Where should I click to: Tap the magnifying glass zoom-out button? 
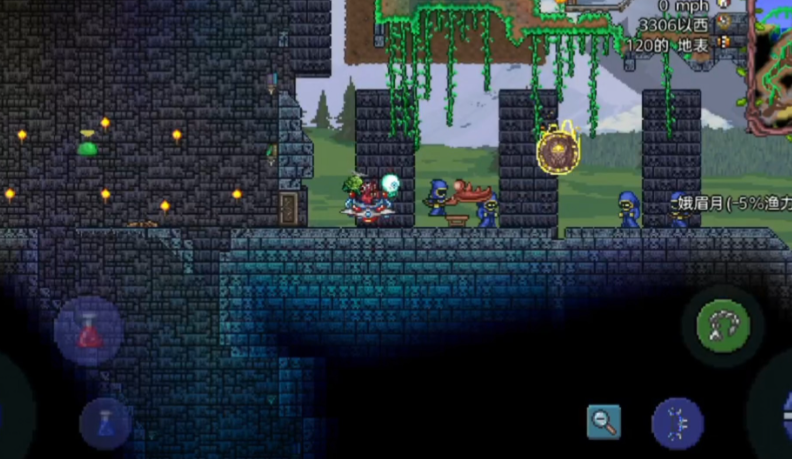[x=603, y=421]
